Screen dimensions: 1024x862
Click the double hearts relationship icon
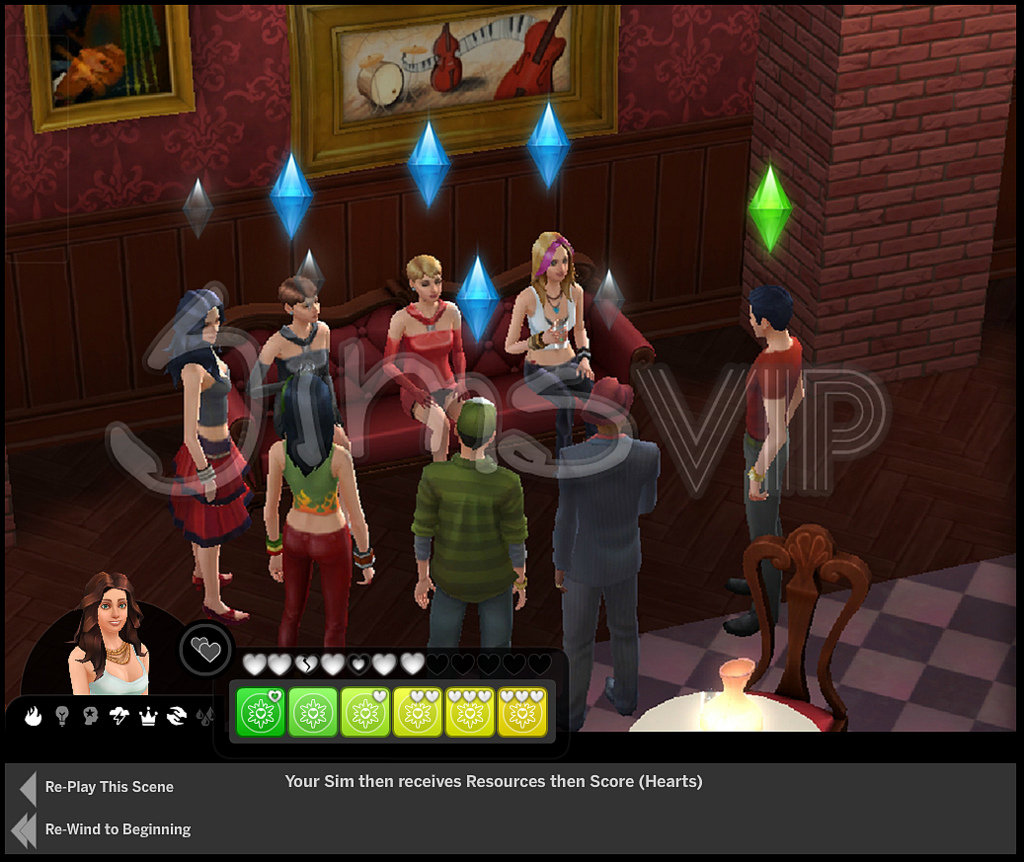click(206, 651)
